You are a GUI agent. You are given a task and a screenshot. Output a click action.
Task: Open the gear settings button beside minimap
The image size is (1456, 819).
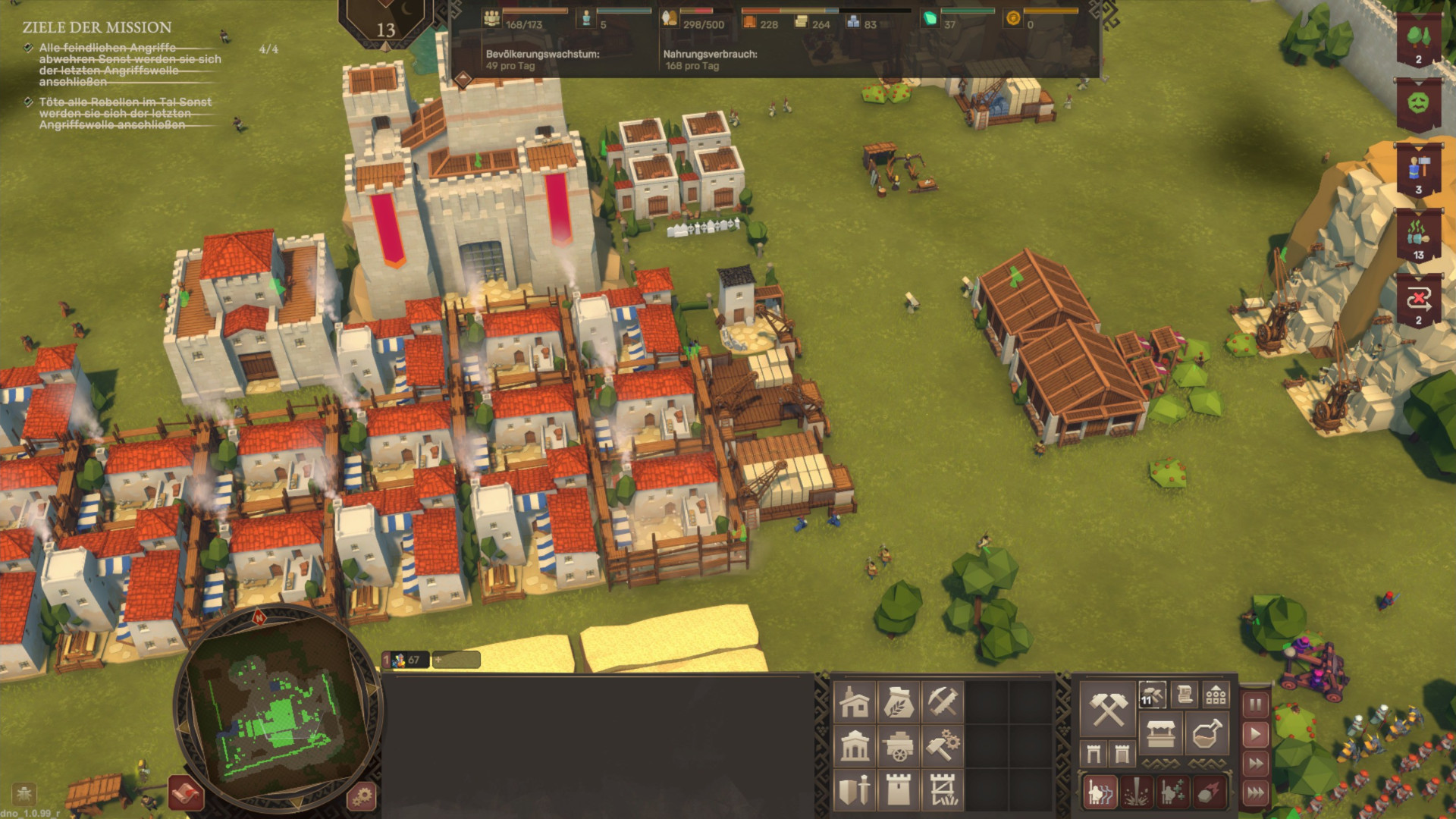[362, 796]
